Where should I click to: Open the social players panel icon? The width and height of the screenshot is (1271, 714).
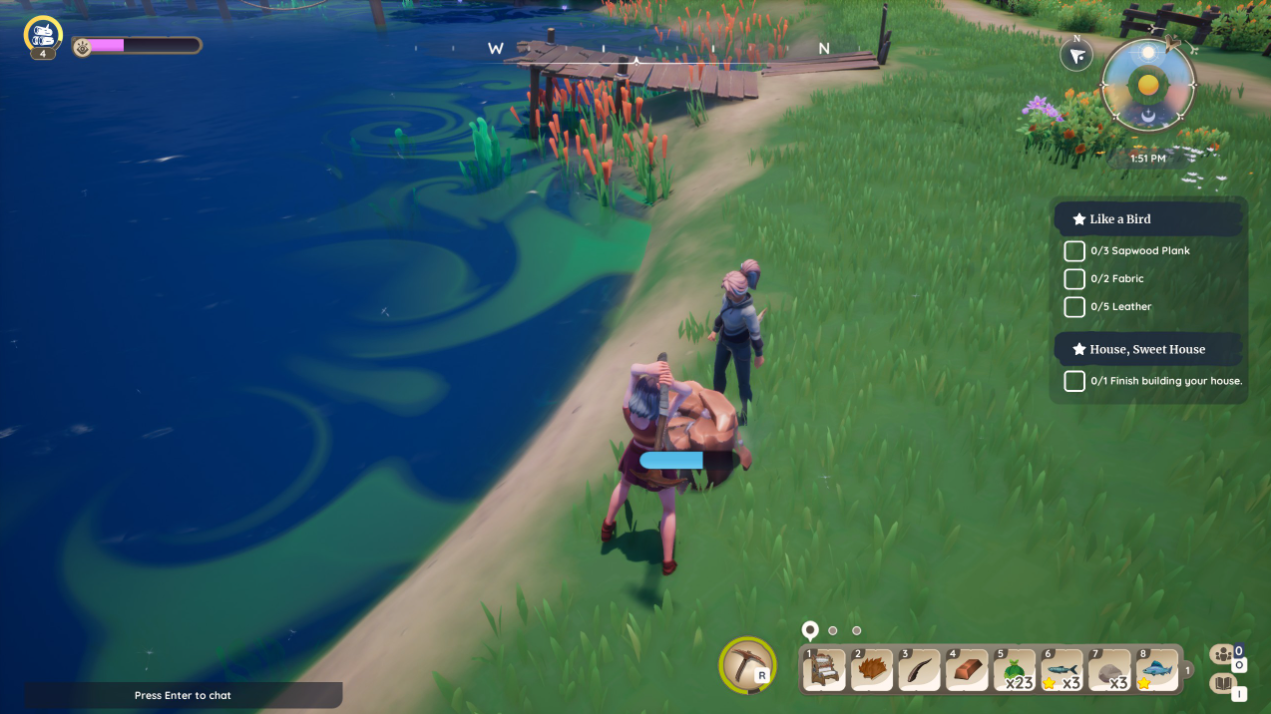coord(1223,654)
